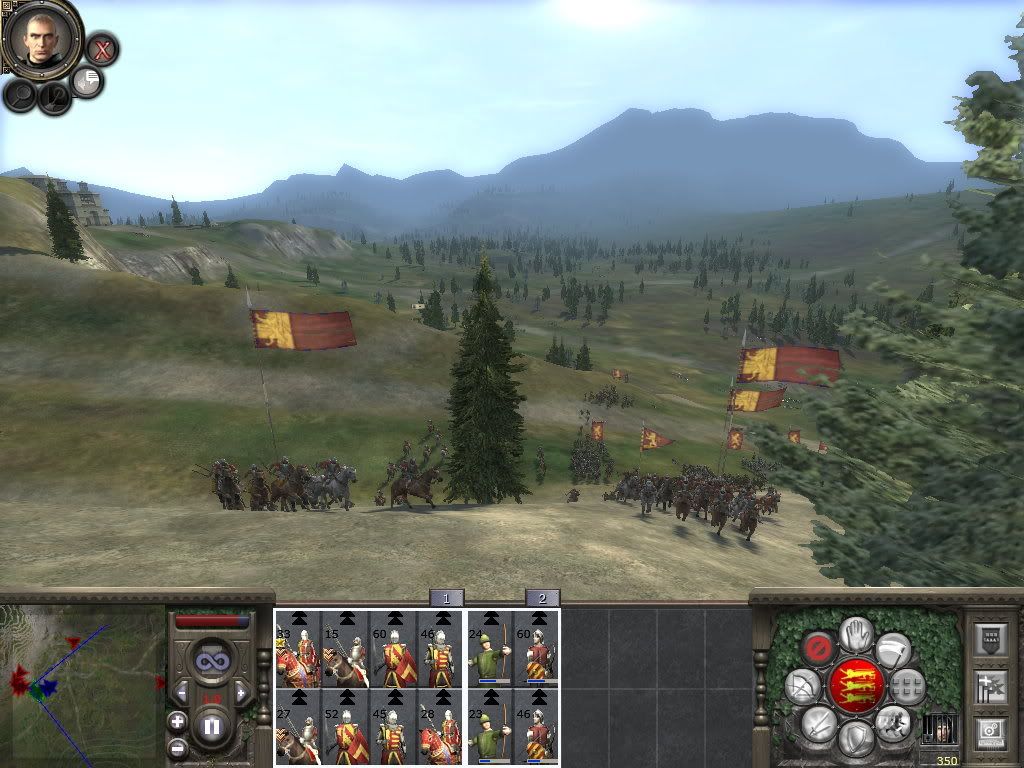This screenshot has width=1024, height=768.
Task: Select the cavalry unit card with 33 men
Action: tap(298, 650)
